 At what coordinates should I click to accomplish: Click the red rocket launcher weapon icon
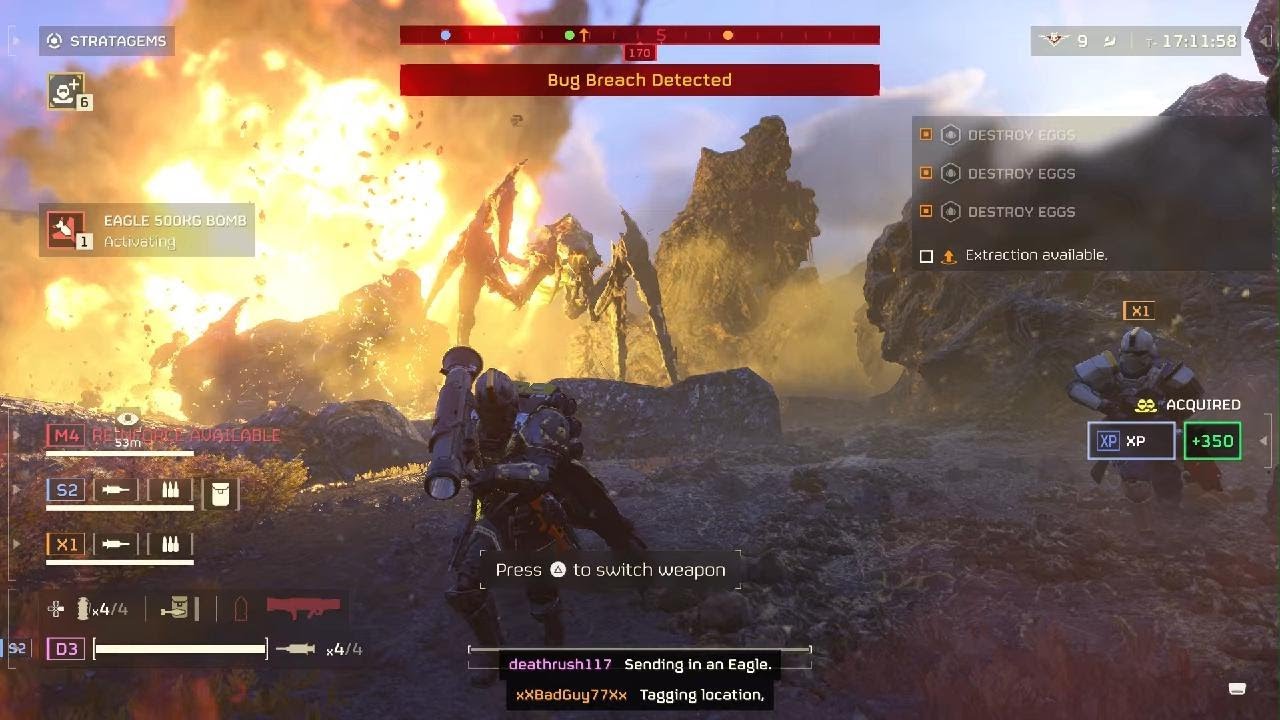pyautogui.click(x=303, y=607)
